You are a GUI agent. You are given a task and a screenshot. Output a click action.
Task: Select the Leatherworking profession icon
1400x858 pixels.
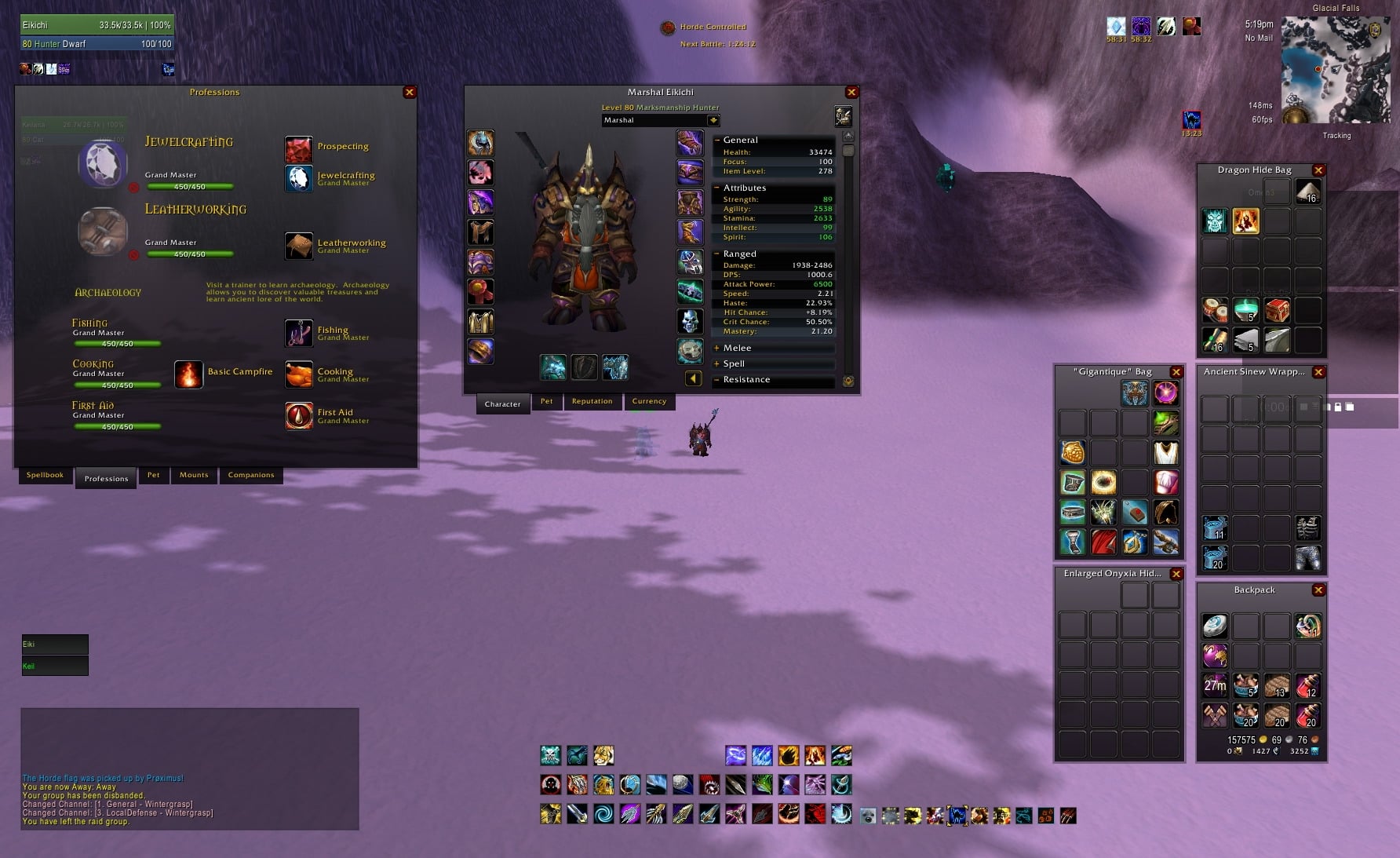click(x=299, y=246)
